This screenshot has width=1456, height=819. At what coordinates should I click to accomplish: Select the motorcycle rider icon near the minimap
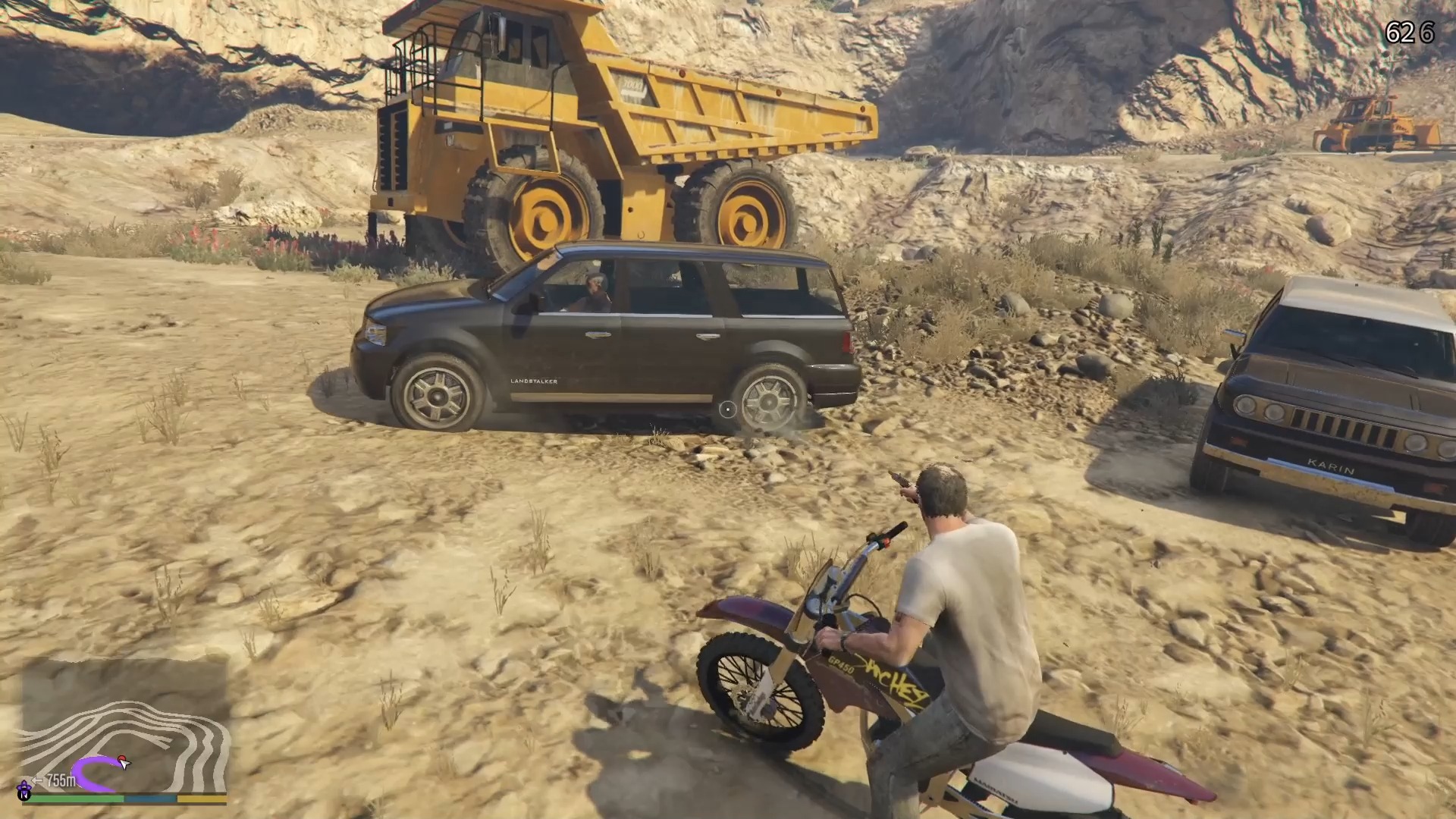24,786
